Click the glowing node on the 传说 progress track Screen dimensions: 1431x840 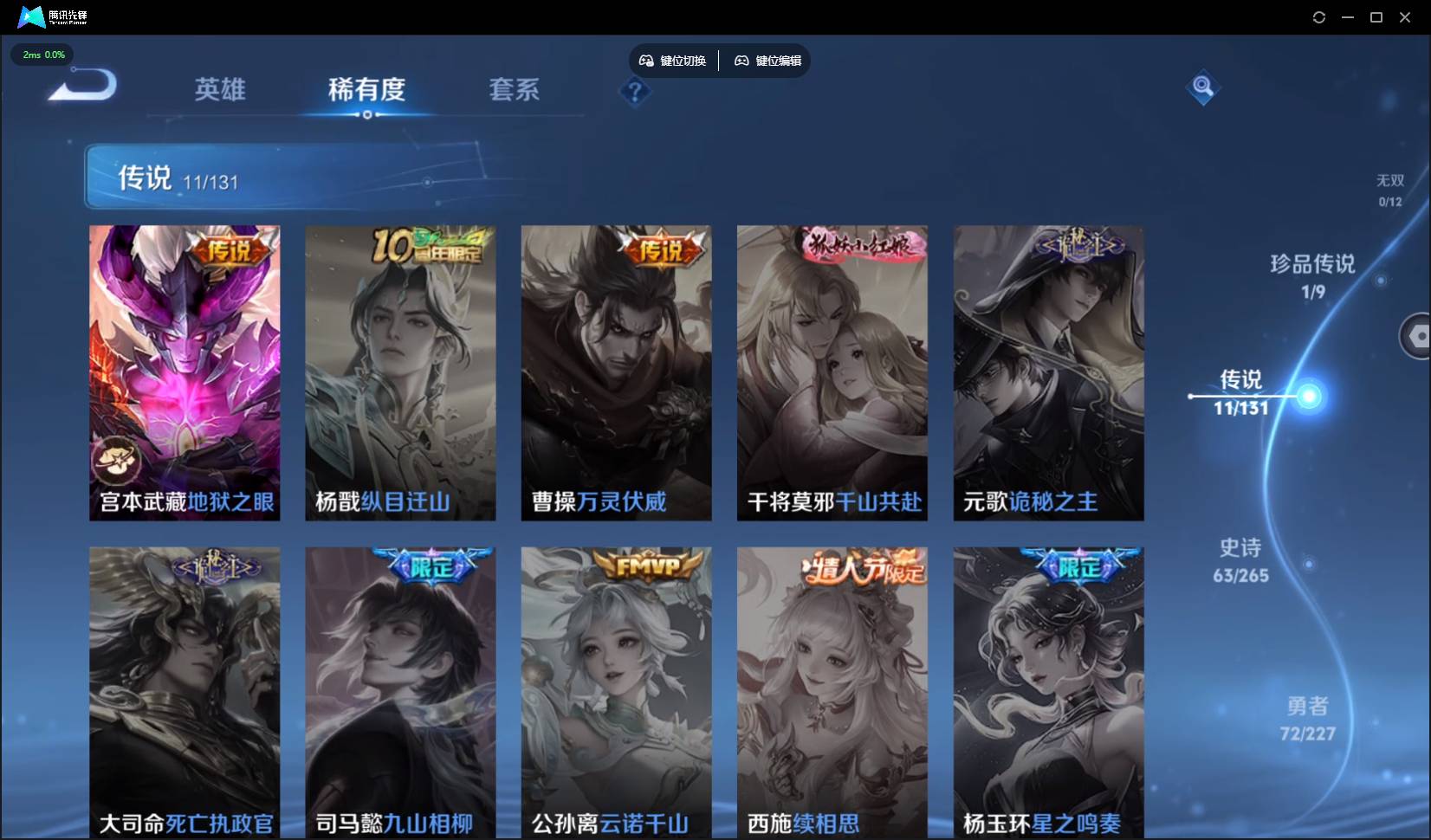click(x=1310, y=397)
